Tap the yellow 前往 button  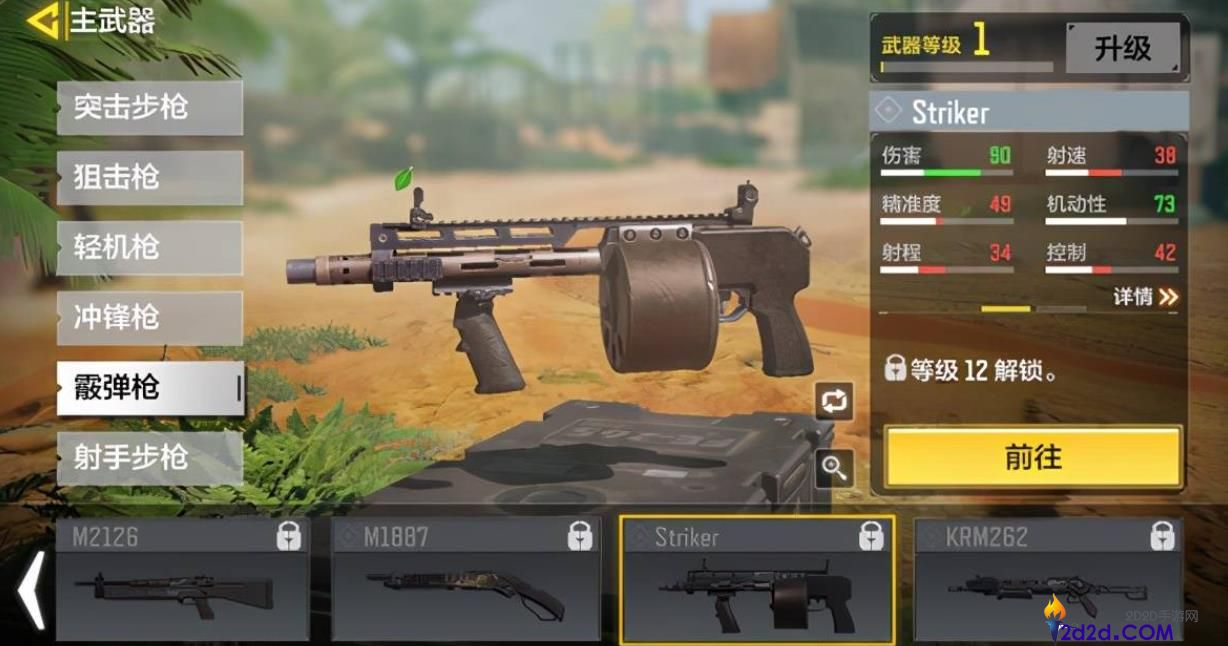pyautogui.click(x=1032, y=457)
